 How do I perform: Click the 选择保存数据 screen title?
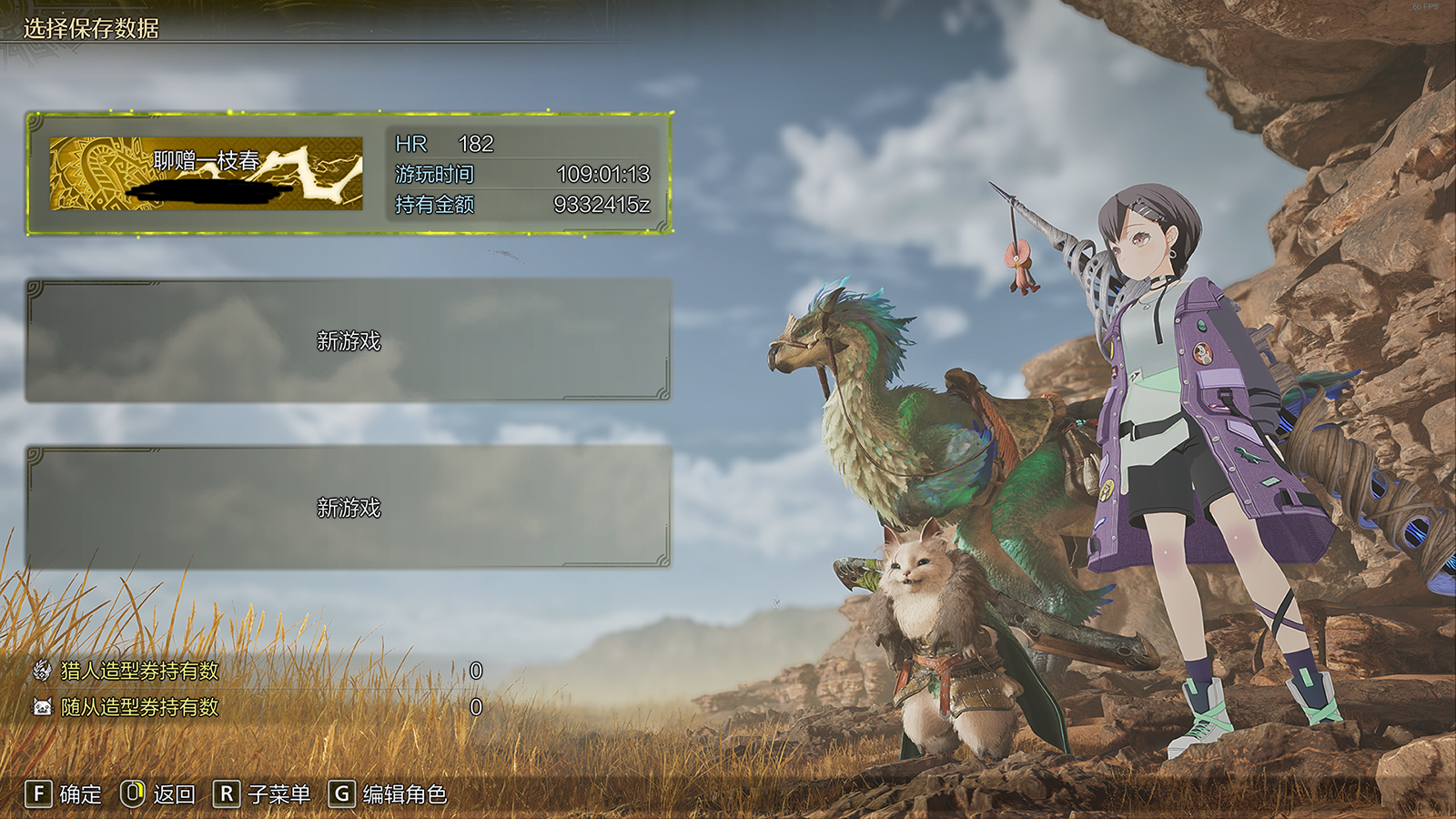(x=91, y=27)
